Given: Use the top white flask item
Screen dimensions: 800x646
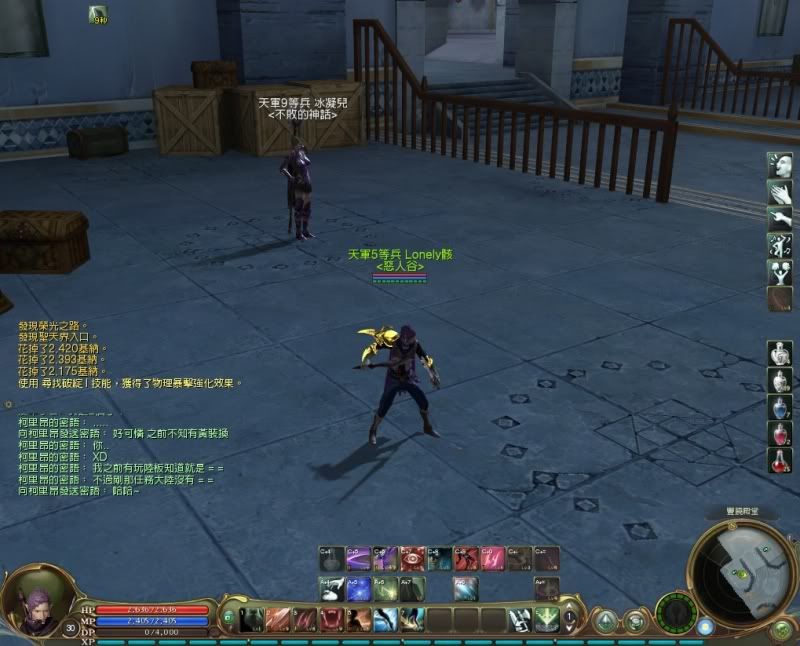Looking at the screenshot, I should point(780,354).
